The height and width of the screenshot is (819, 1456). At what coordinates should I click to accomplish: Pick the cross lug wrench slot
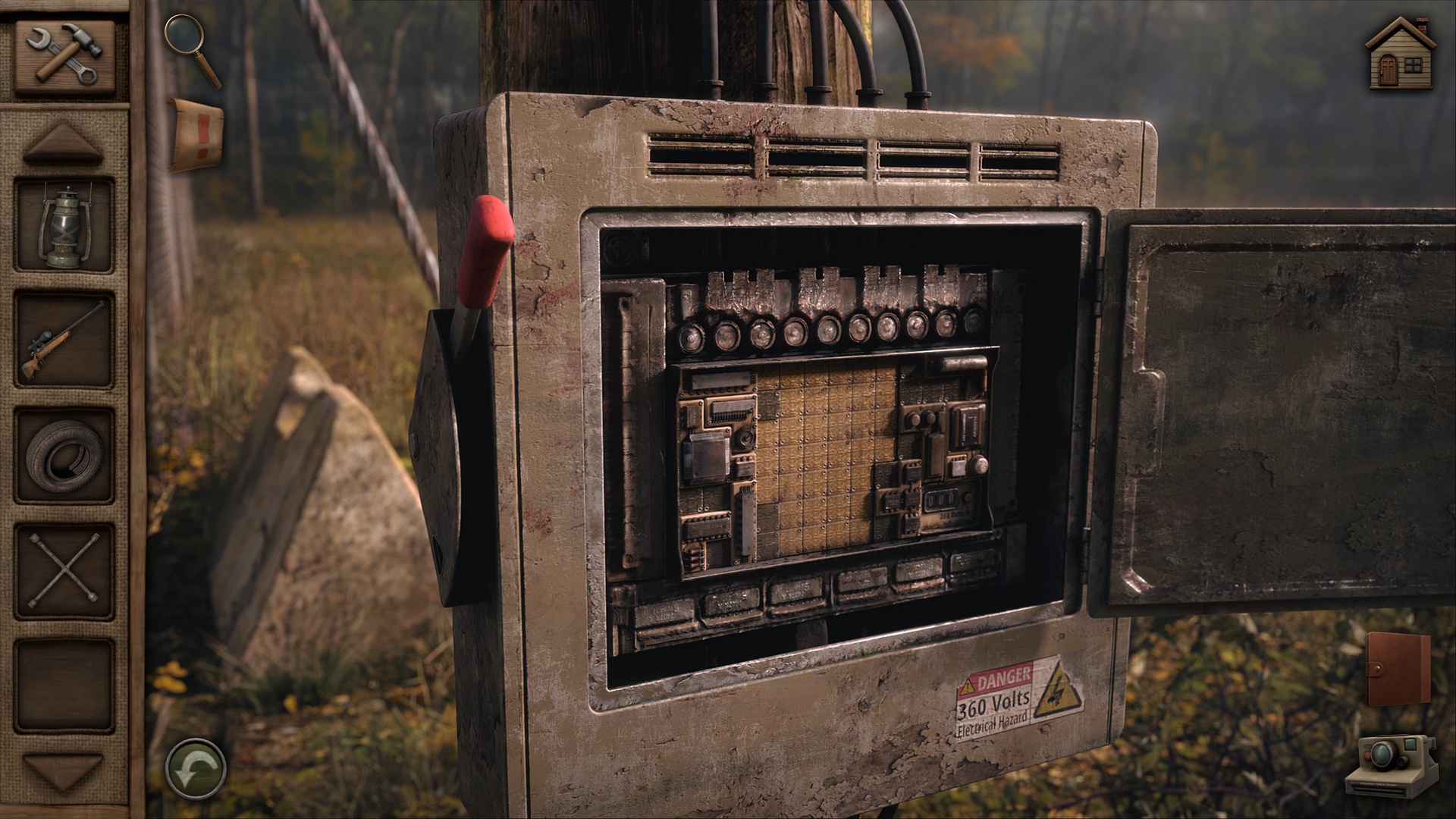64,570
